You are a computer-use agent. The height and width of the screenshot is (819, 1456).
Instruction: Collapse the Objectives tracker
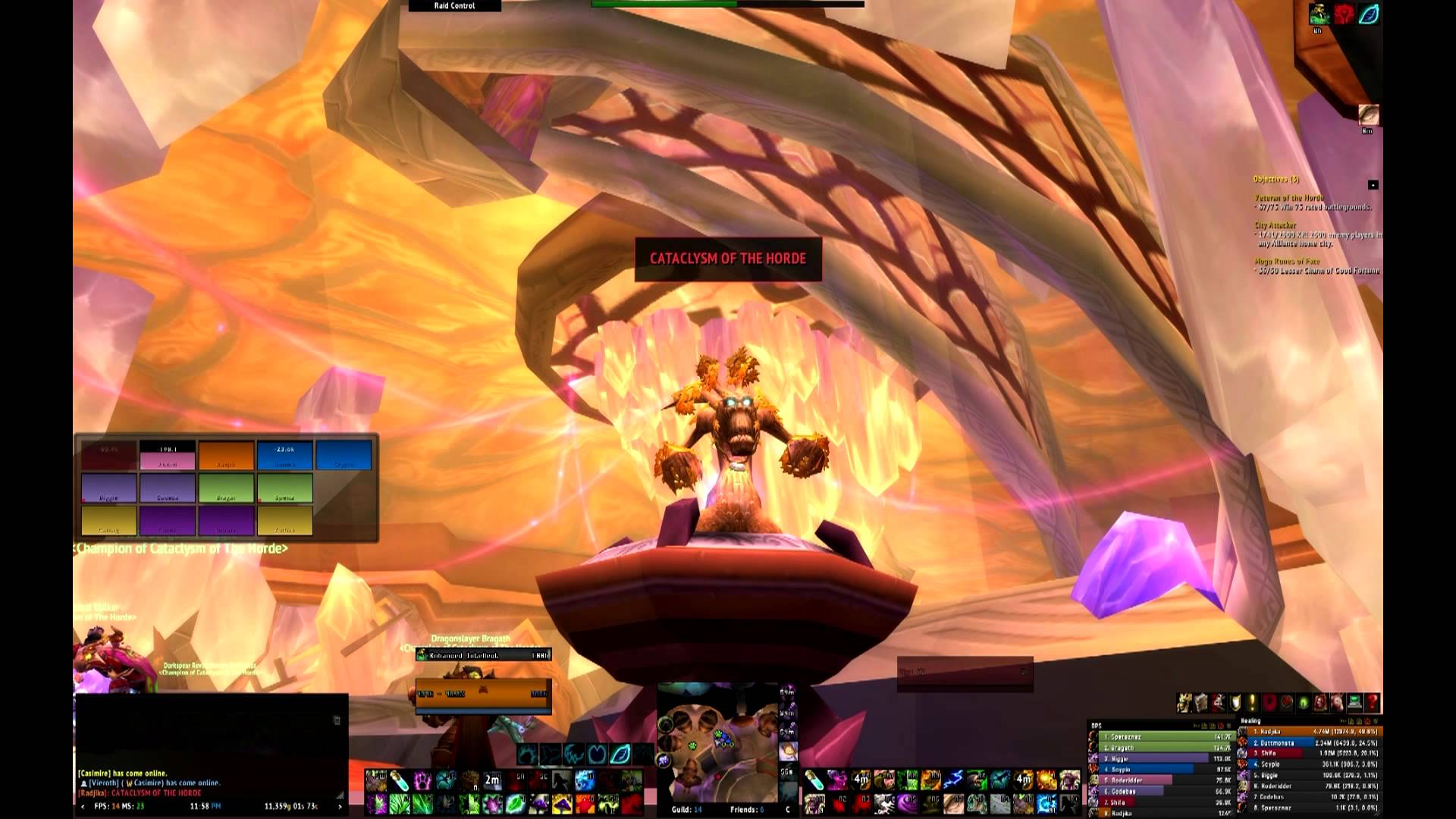(x=1373, y=184)
